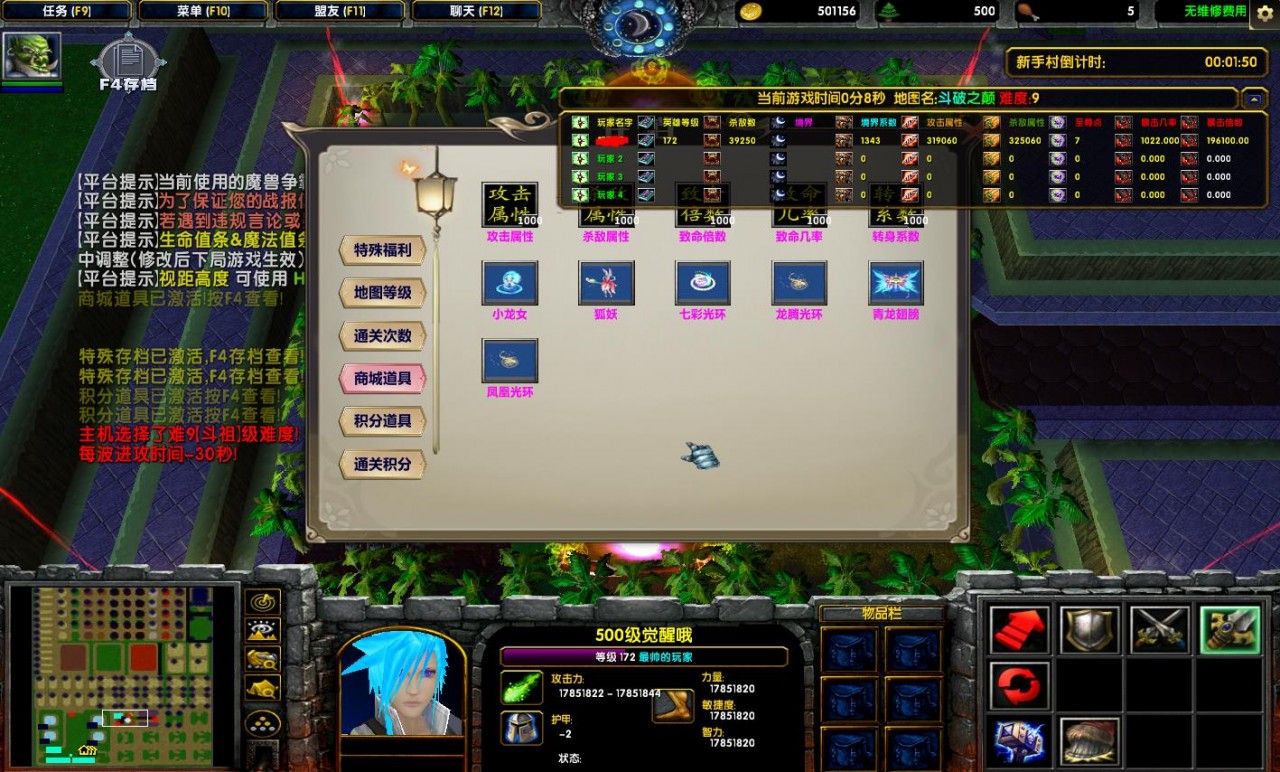This screenshot has height=772, width=1280.
Task: Collapse the scoreboard with its minimize arrow
Action: 1253,99
